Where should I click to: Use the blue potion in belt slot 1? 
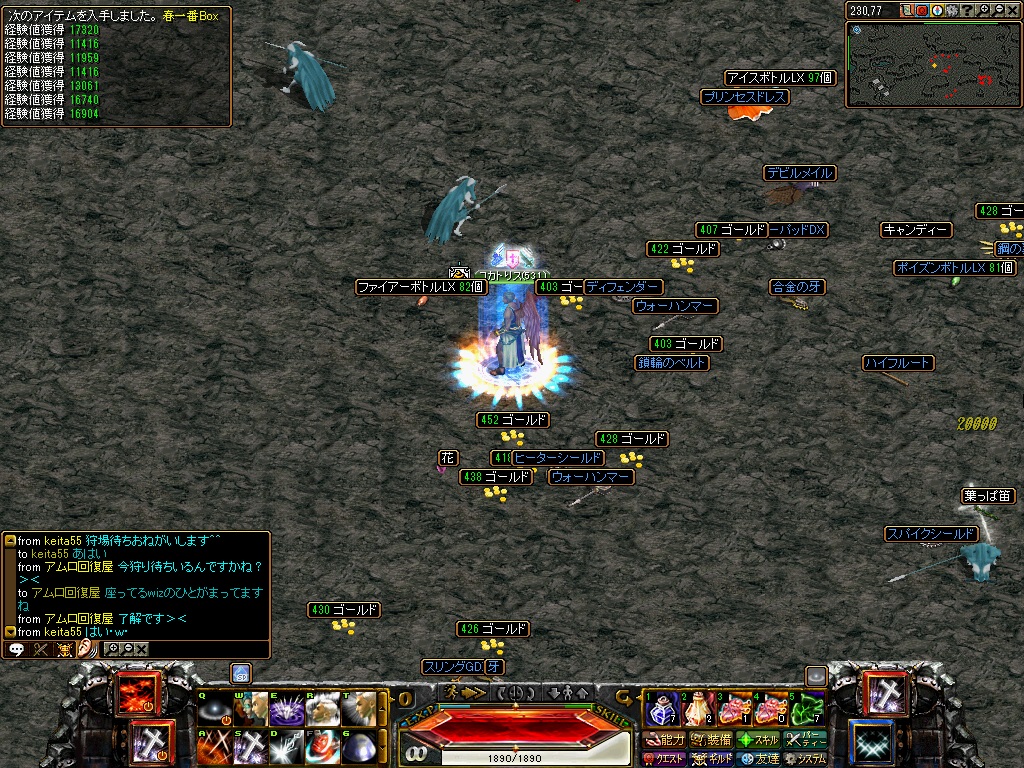[661, 710]
